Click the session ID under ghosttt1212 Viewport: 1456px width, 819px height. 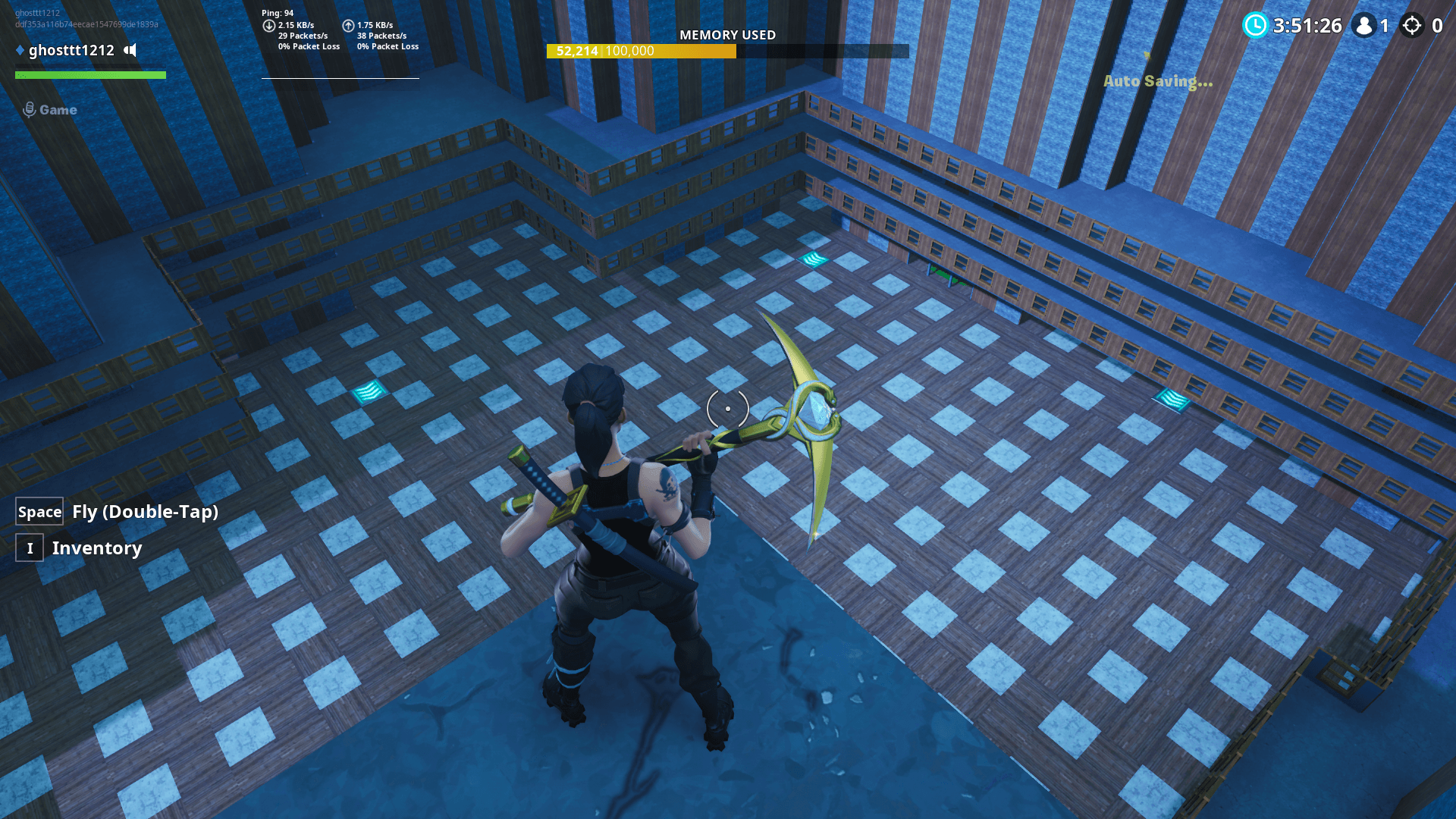pos(85,24)
